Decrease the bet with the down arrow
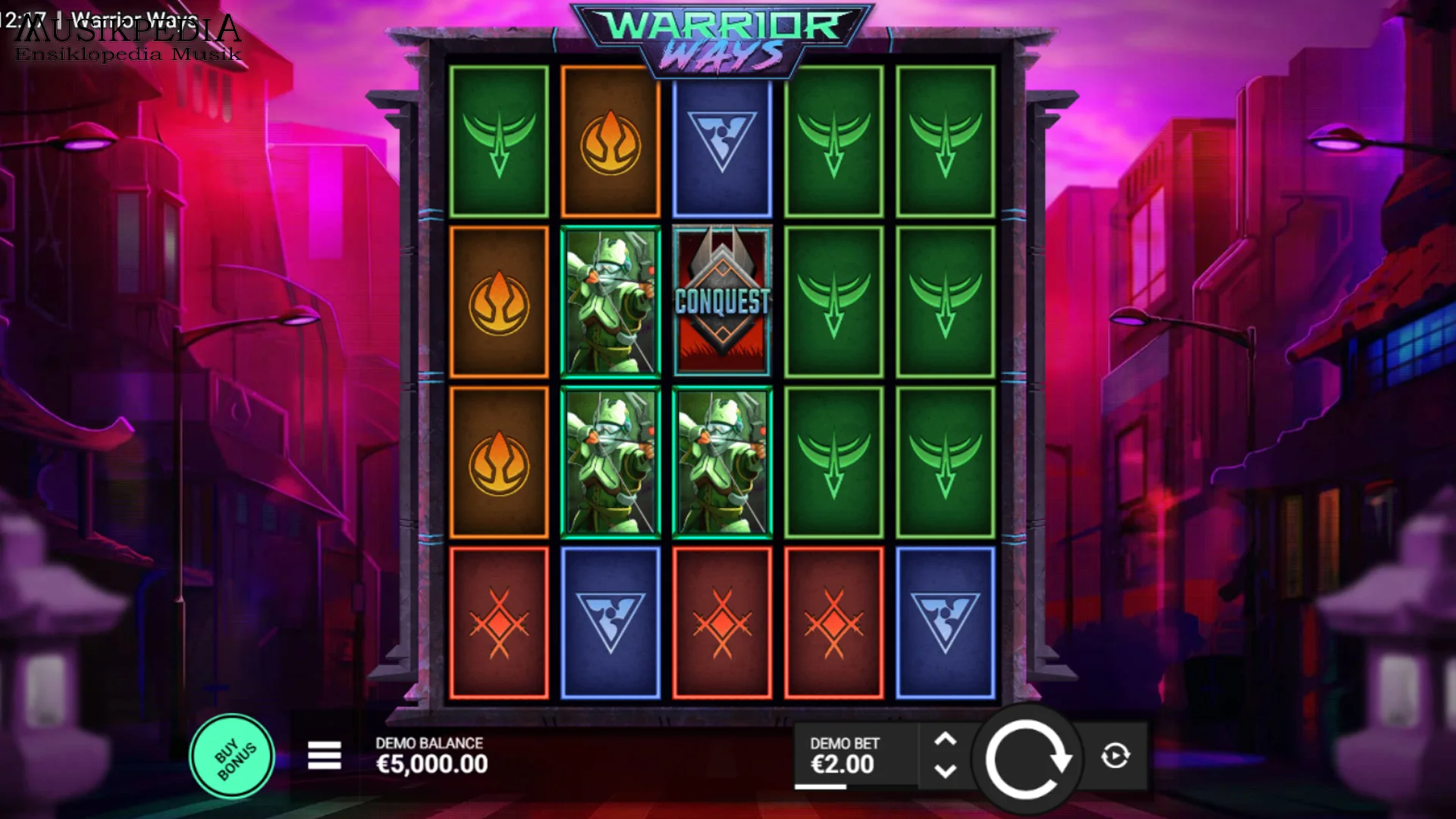The width and height of the screenshot is (1456, 819). point(945,772)
